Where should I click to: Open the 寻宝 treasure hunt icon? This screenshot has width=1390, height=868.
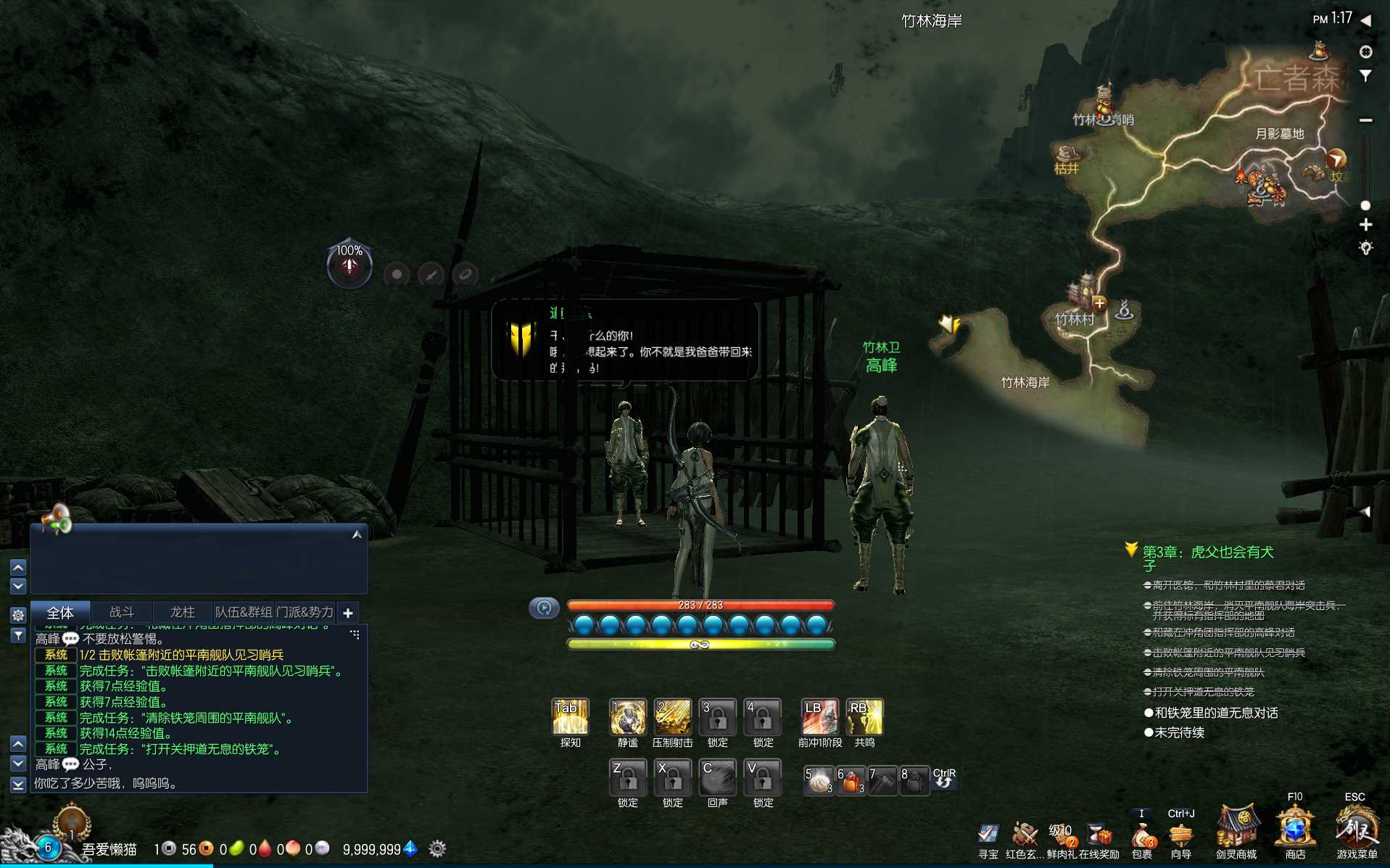[x=988, y=835]
